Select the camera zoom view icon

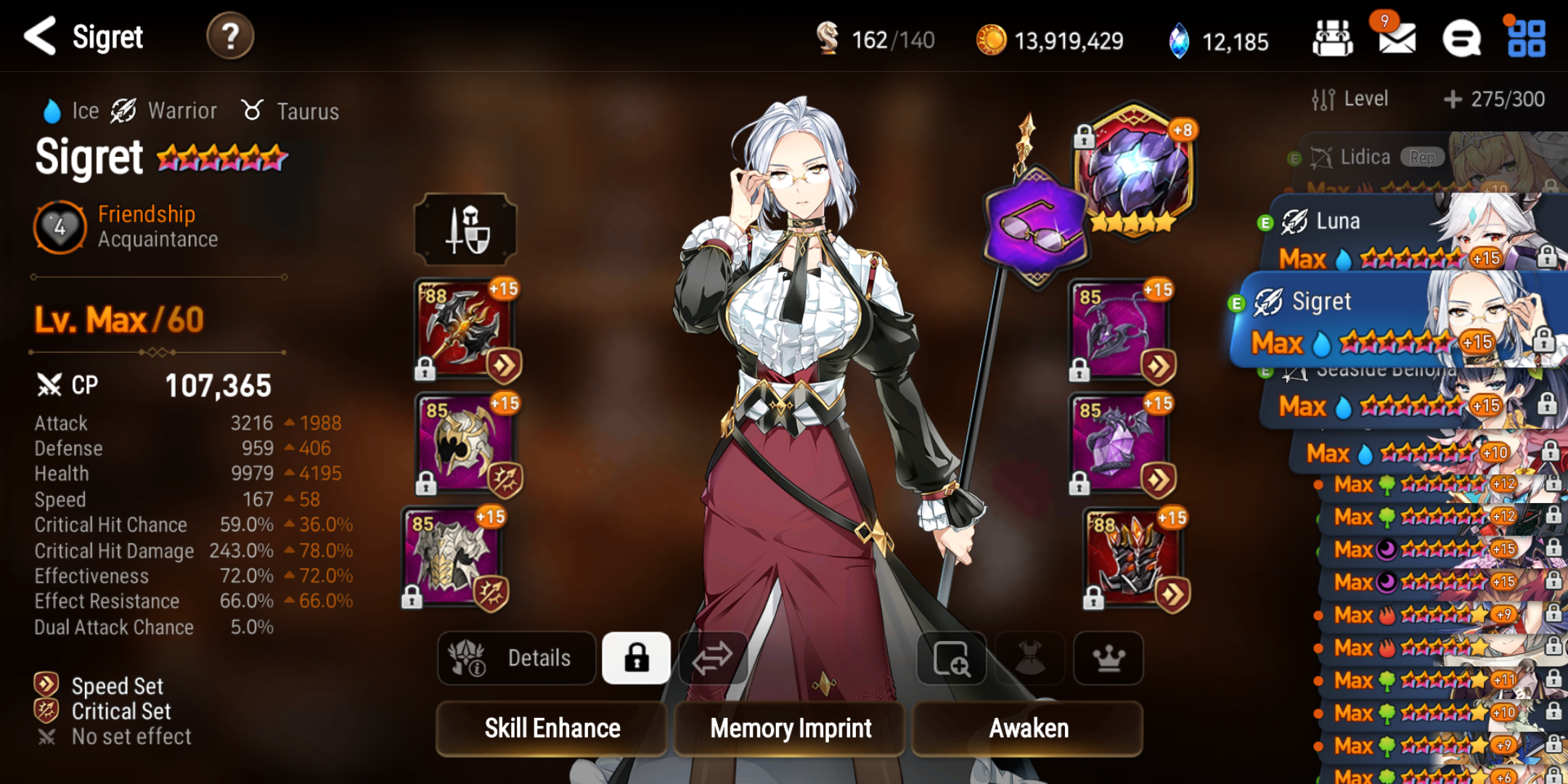tap(951, 658)
